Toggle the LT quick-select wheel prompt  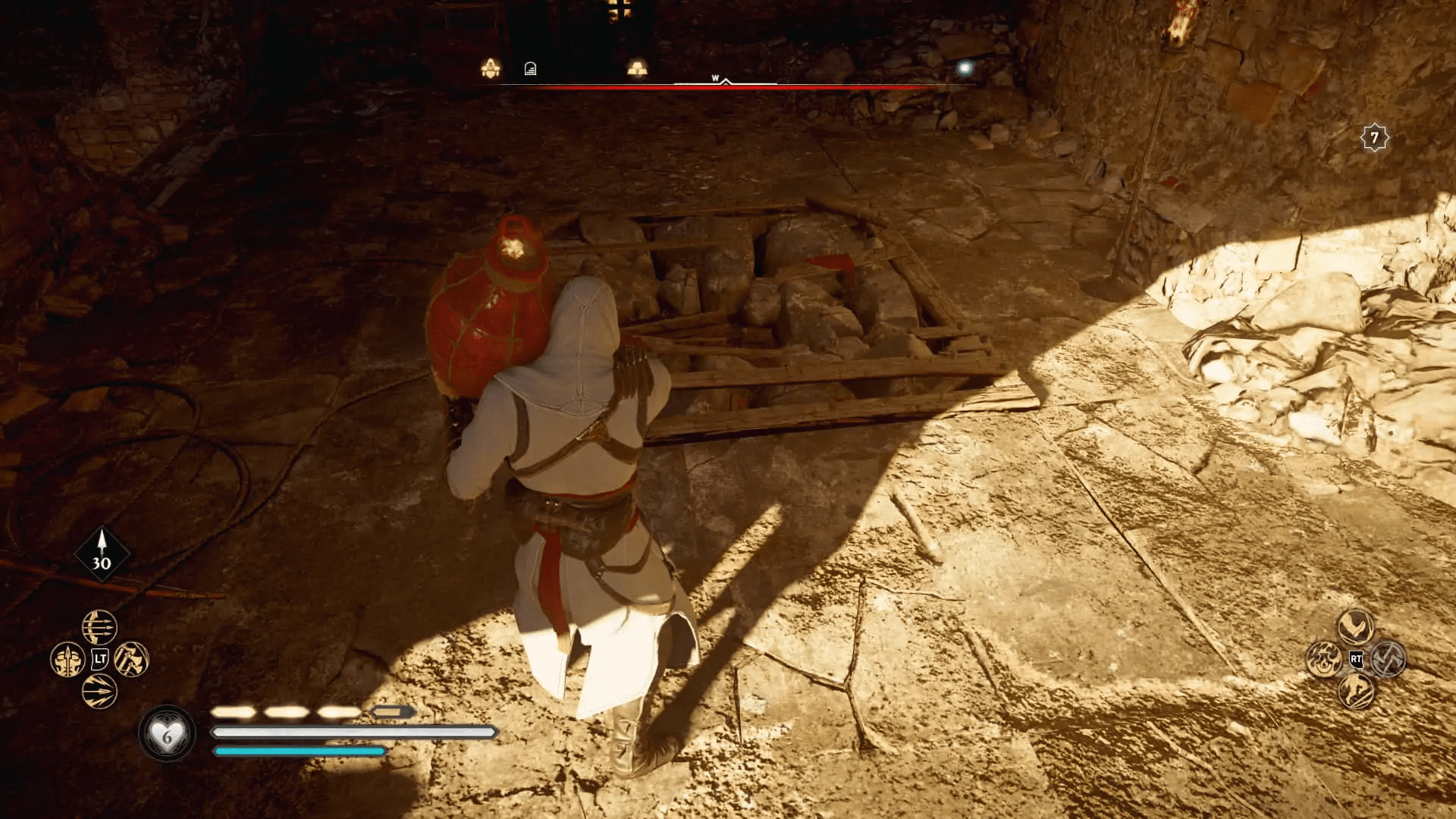click(x=99, y=658)
